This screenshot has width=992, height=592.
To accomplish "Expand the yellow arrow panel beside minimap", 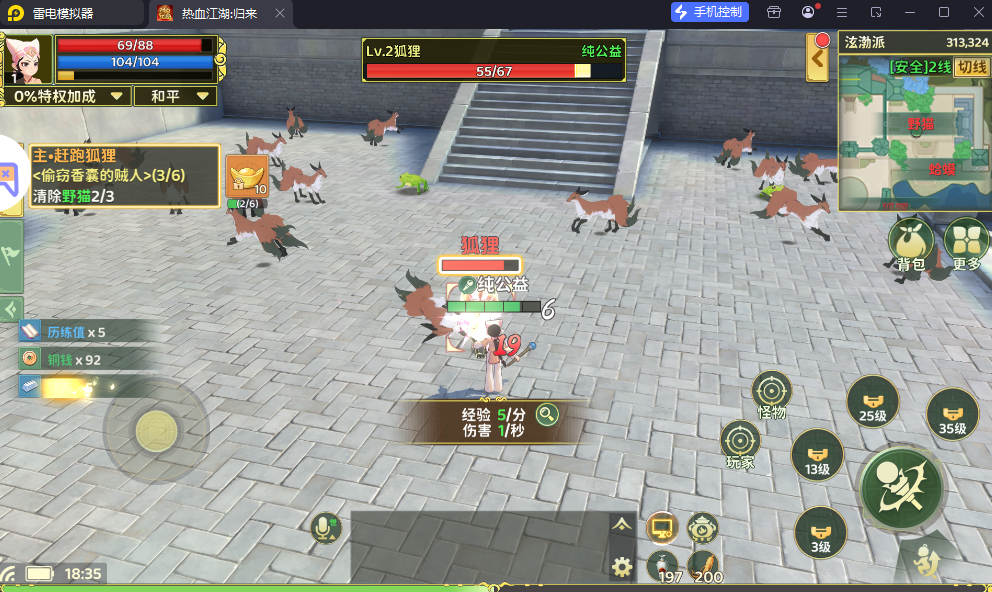I will 819,59.
